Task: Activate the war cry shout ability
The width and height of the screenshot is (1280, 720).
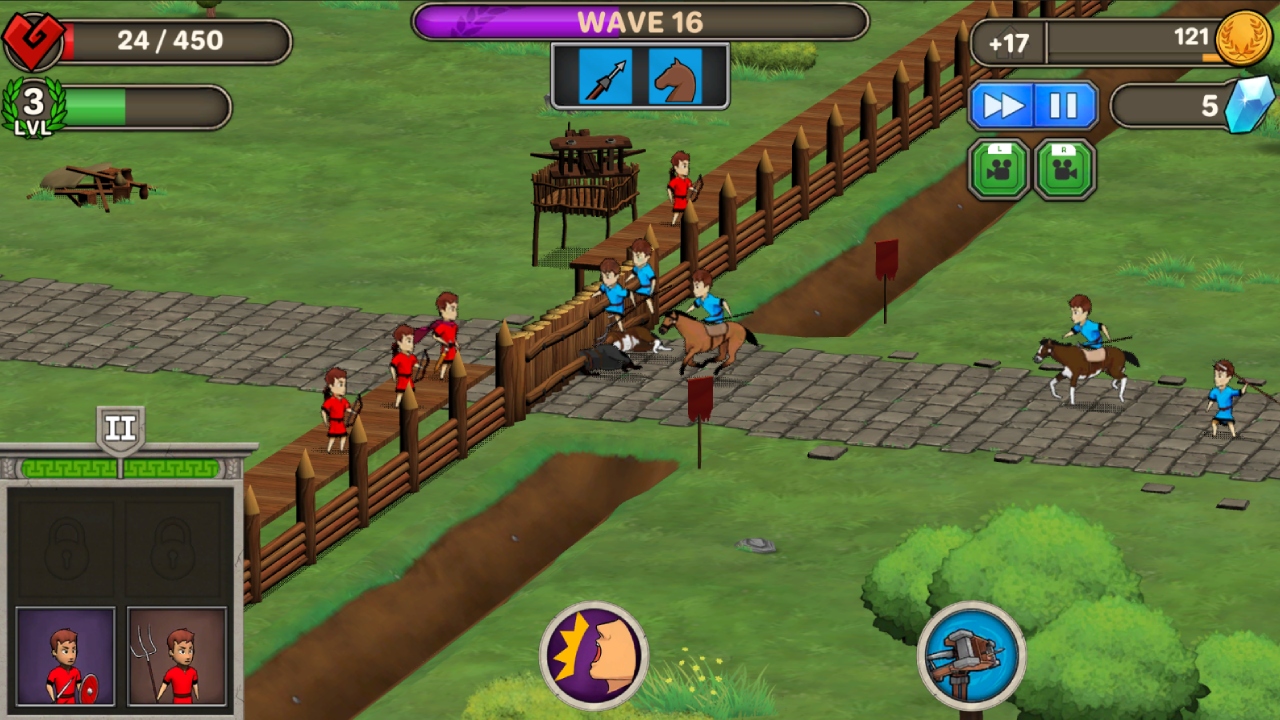Action: (594, 655)
